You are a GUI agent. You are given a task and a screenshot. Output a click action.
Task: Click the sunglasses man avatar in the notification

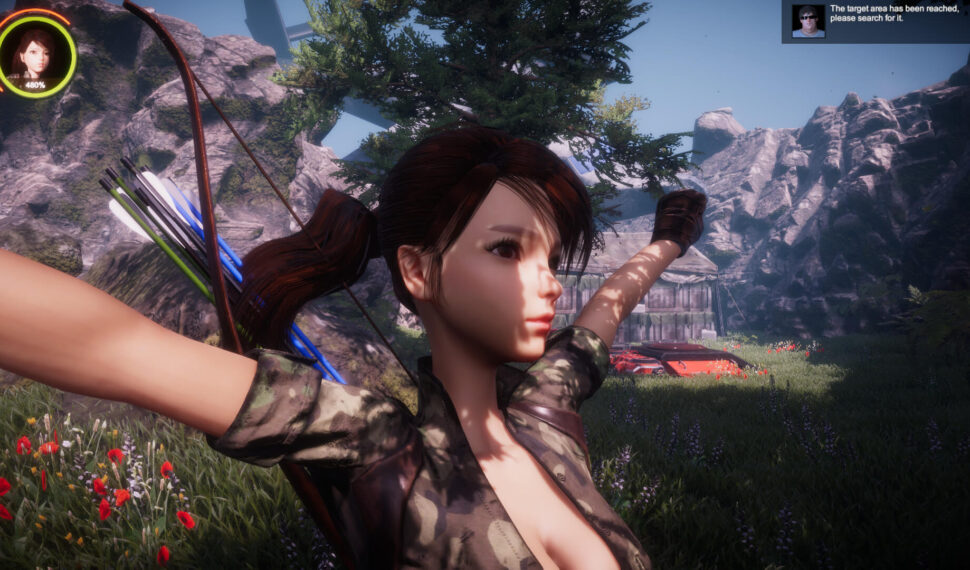click(807, 21)
